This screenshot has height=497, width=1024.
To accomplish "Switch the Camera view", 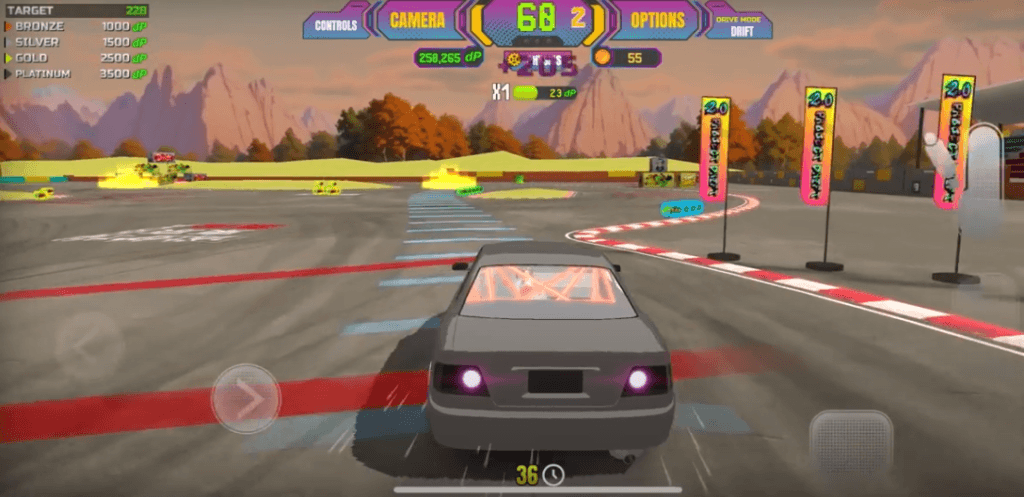I will tap(417, 20).
